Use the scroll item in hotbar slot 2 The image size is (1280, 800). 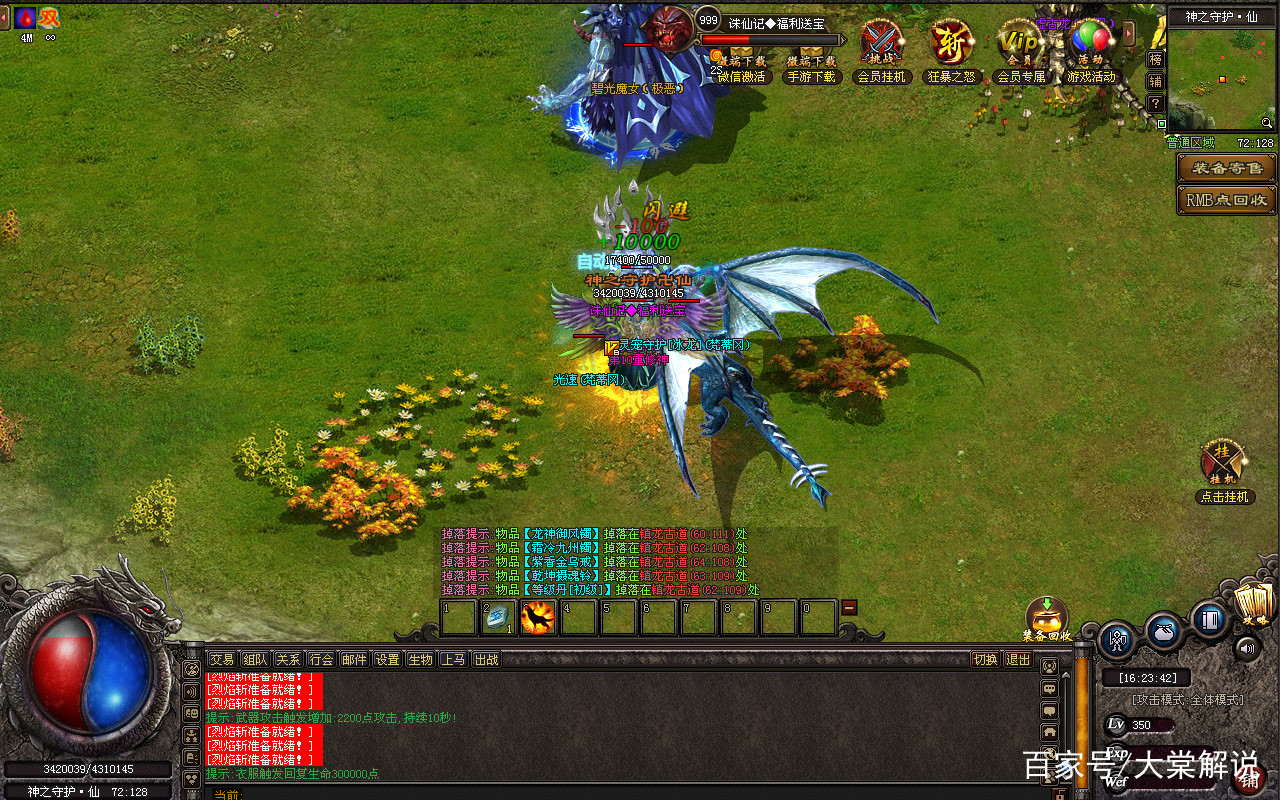point(498,618)
